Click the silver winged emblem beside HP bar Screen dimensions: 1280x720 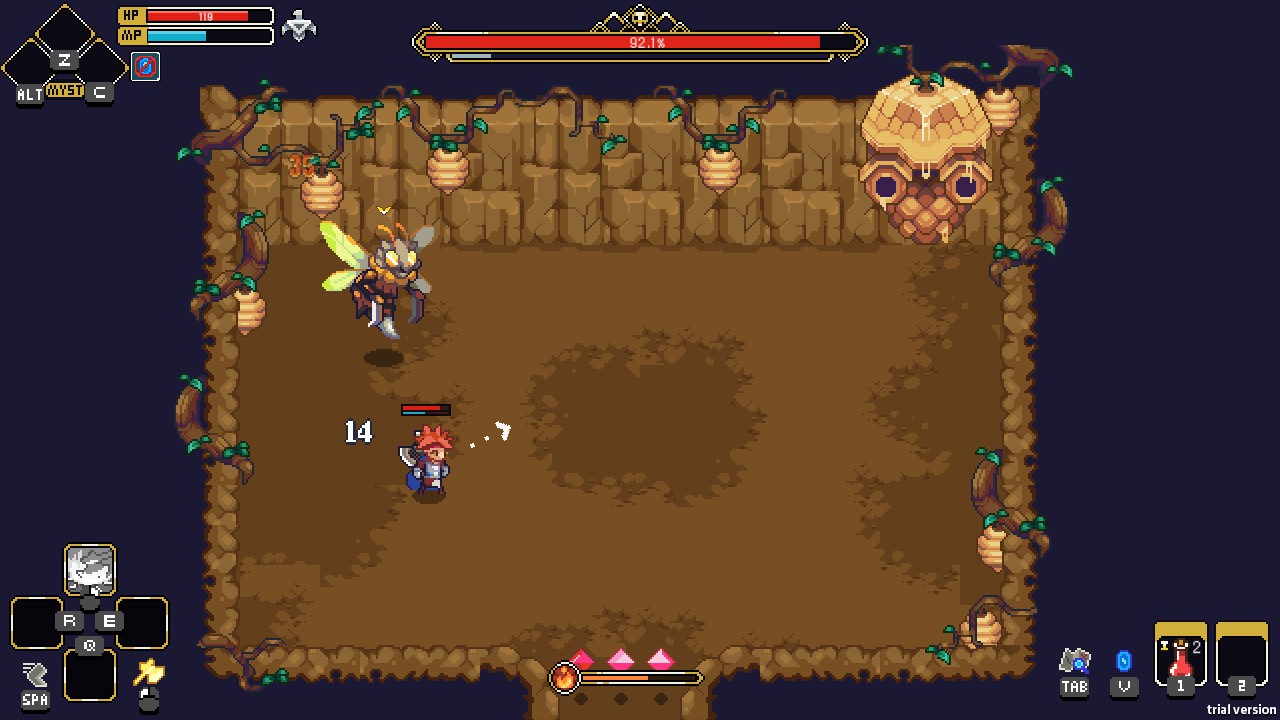click(x=298, y=25)
